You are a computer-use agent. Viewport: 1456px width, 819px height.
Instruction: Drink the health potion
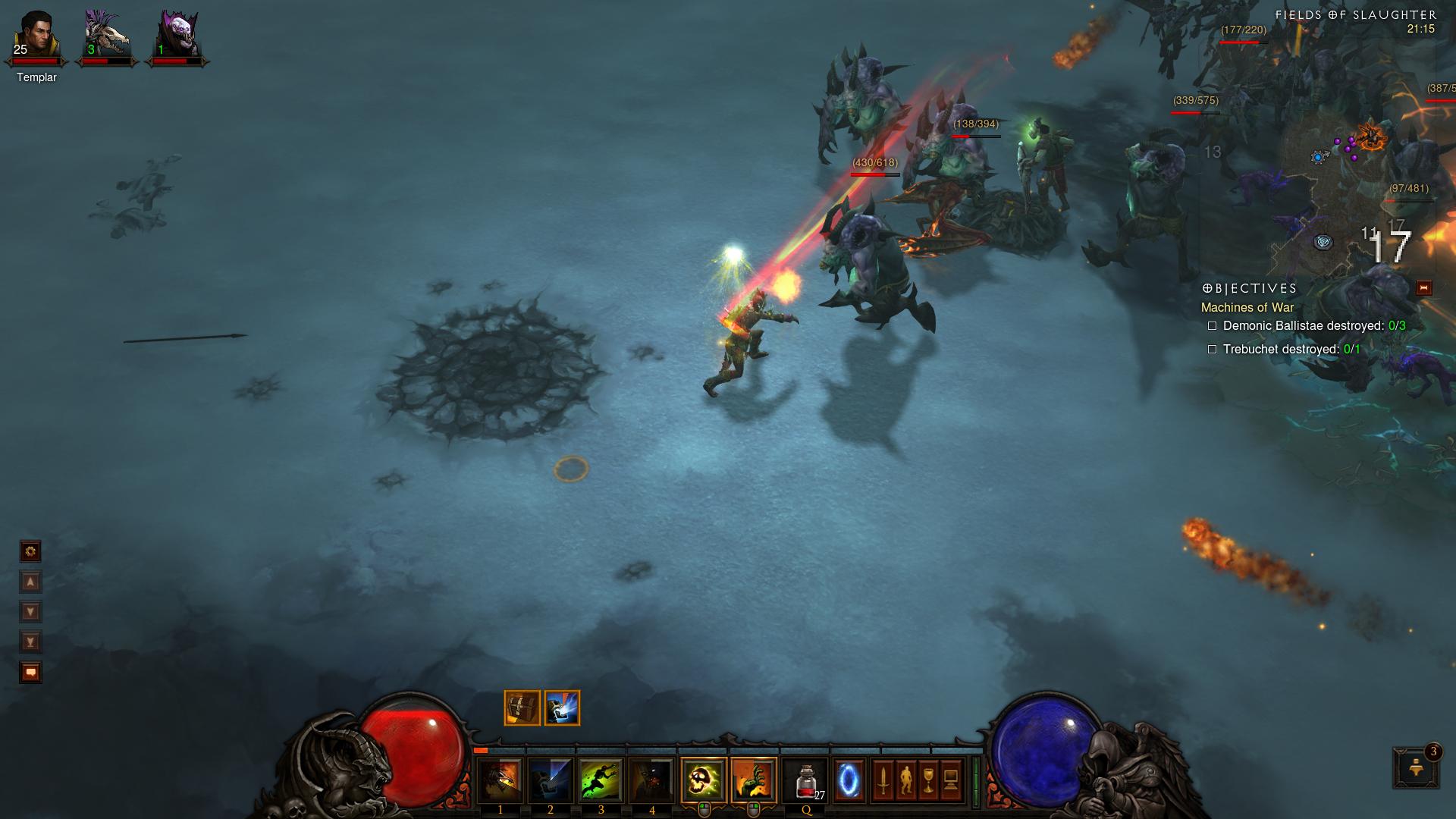pos(805,780)
